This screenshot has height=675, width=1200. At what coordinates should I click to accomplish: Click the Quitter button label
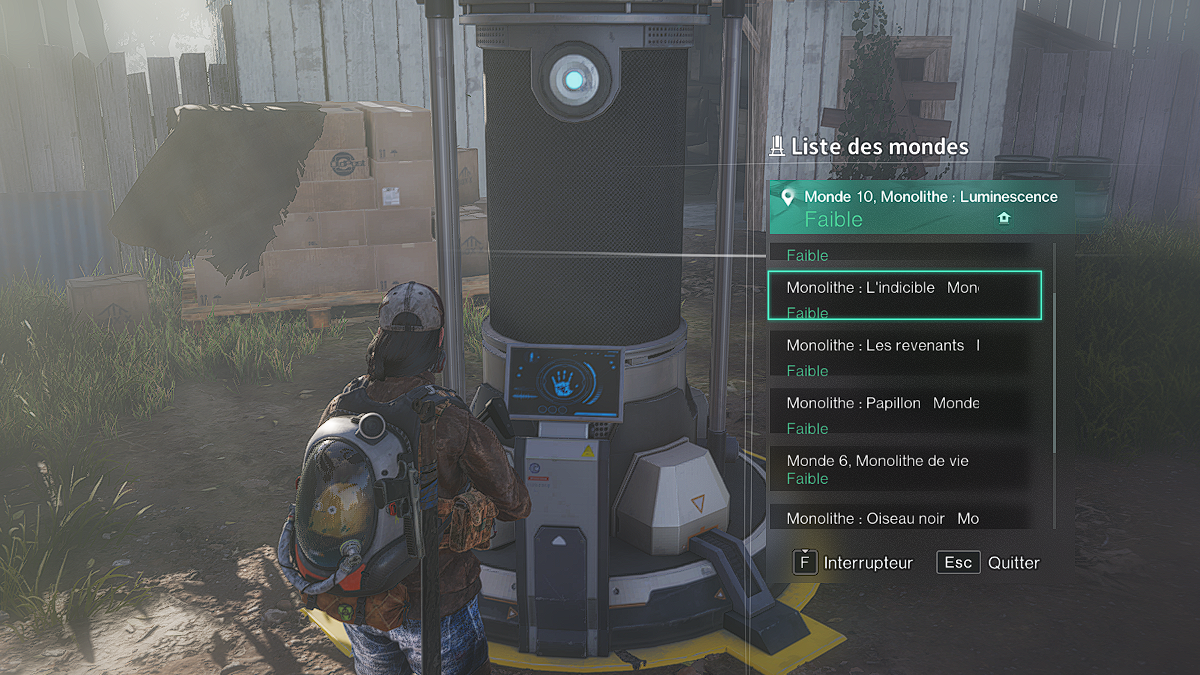(1013, 563)
